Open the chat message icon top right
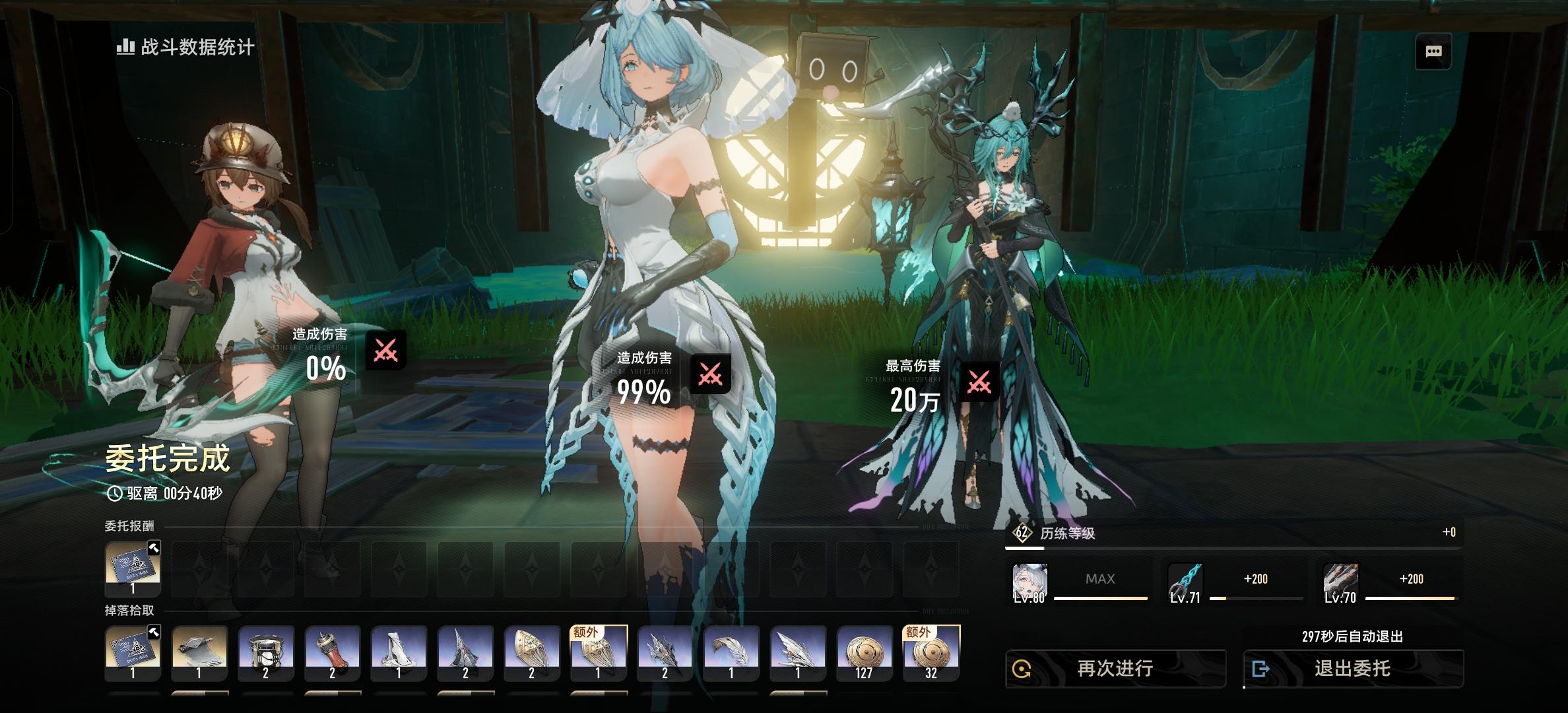Viewport: 1568px width, 713px height. [x=1433, y=50]
